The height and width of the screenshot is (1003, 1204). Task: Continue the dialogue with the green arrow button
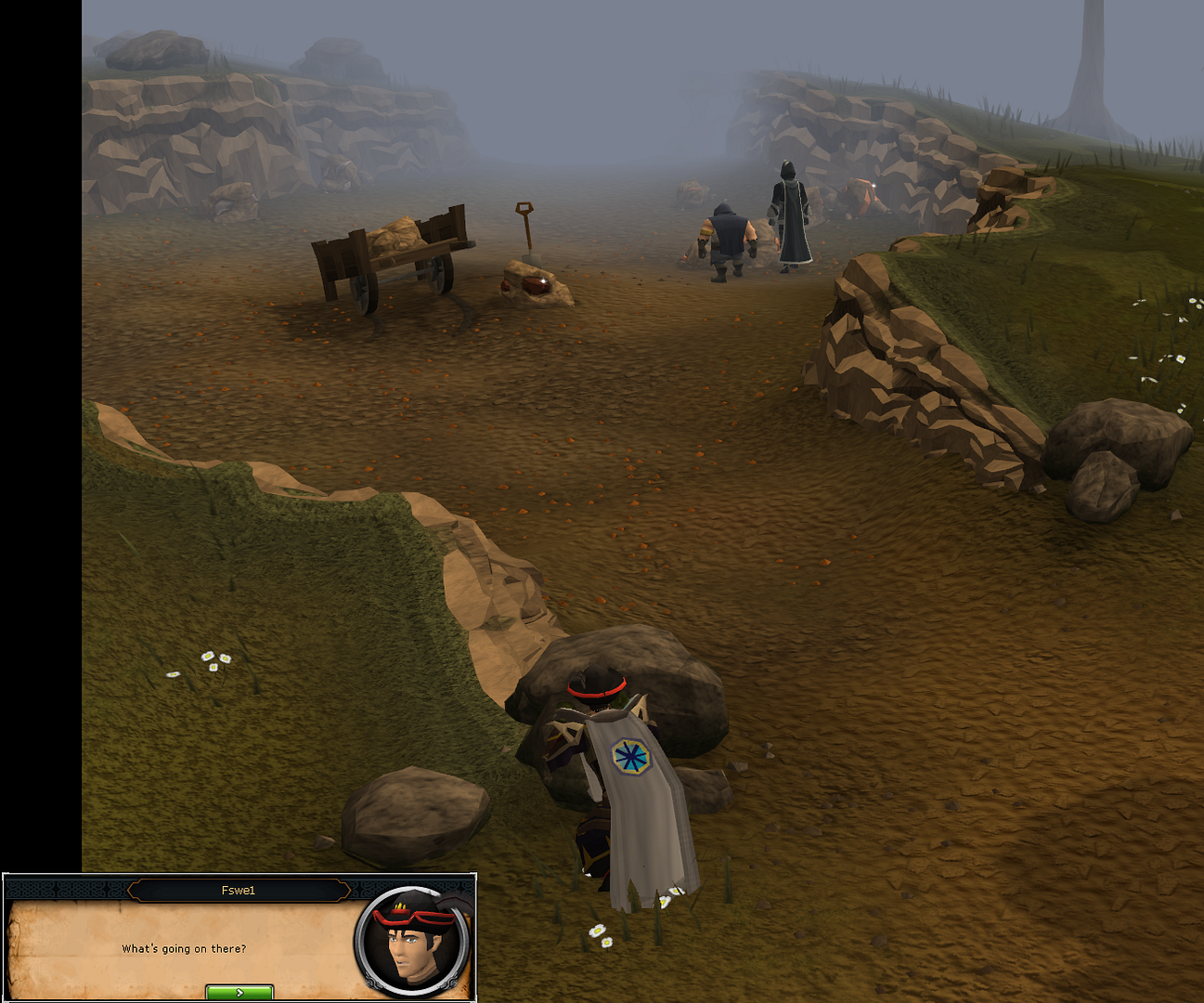[239, 992]
